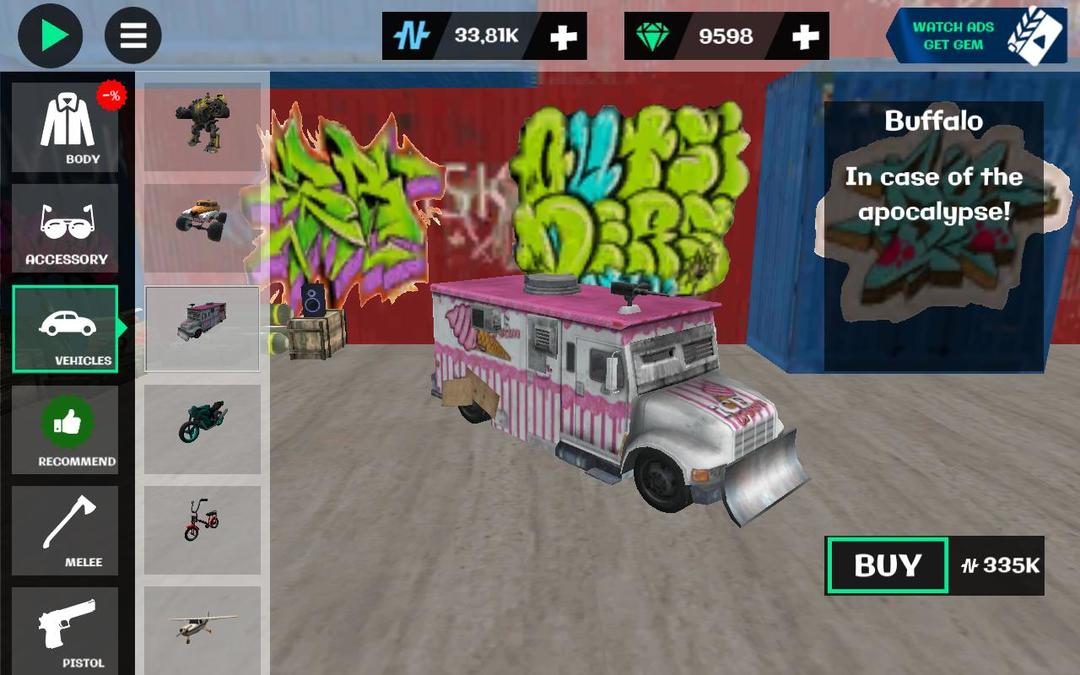Viewport: 1080px width, 675px height.
Task: Add more gems with the plus button
Action: [805, 37]
